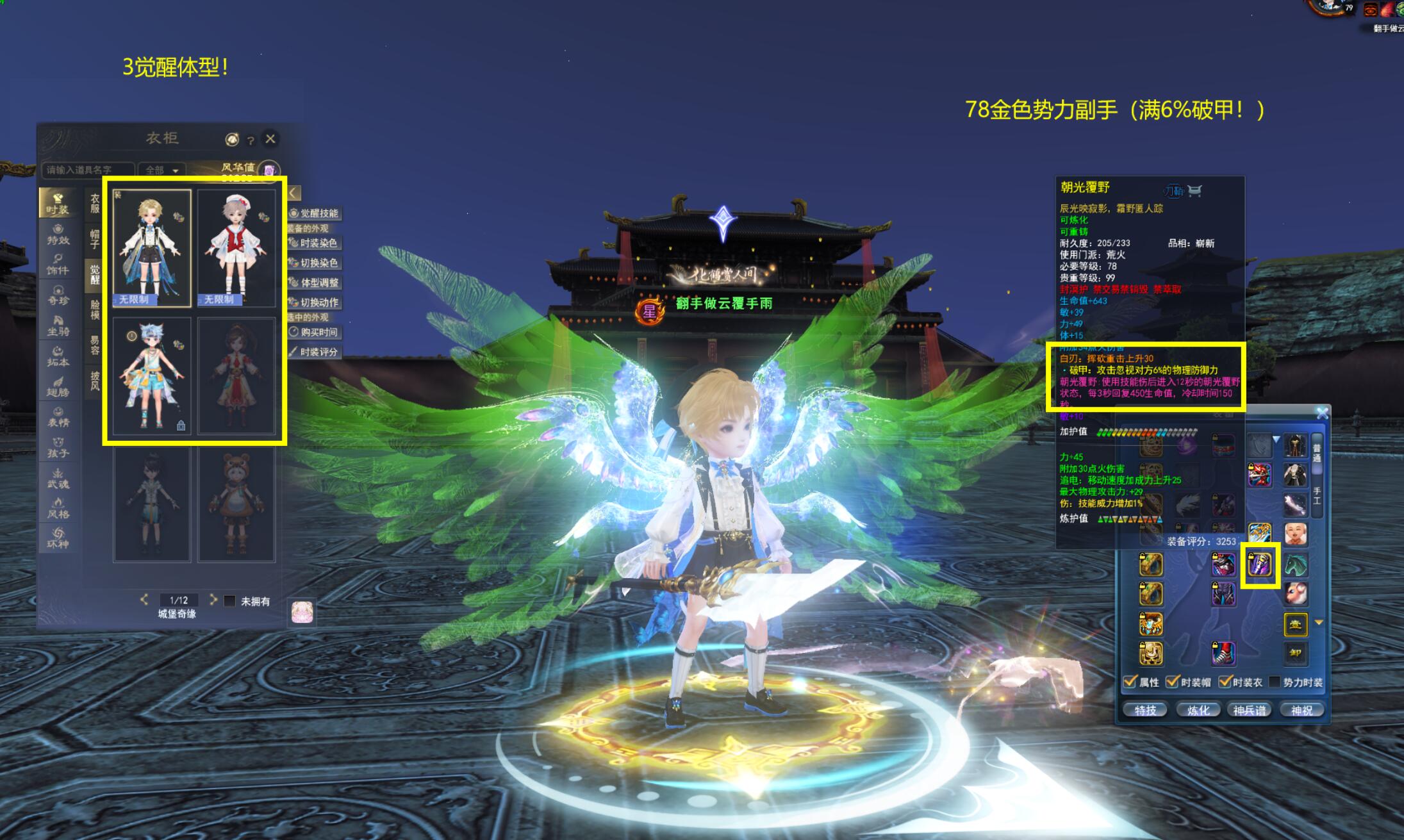
Task: Switch to the 特效 category tab
Action: pos(58,235)
